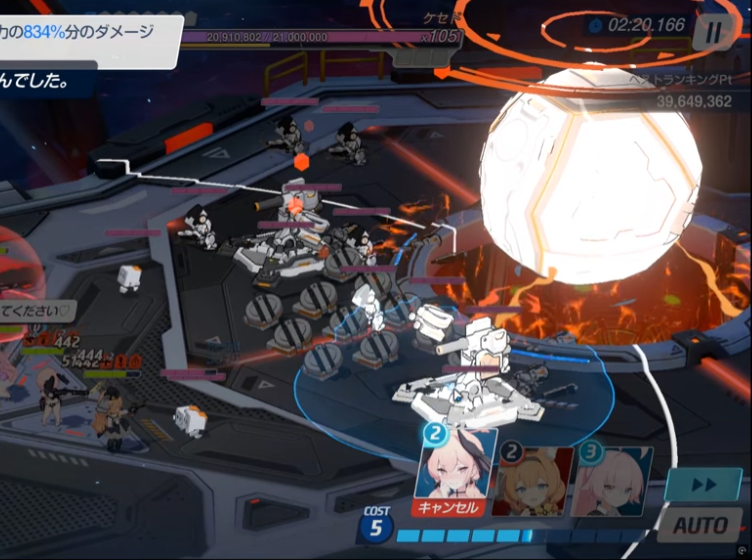Toggle battle speed with the fast-forward button
The width and height of the screenshot is (752, 560).
tap(704, 484)
